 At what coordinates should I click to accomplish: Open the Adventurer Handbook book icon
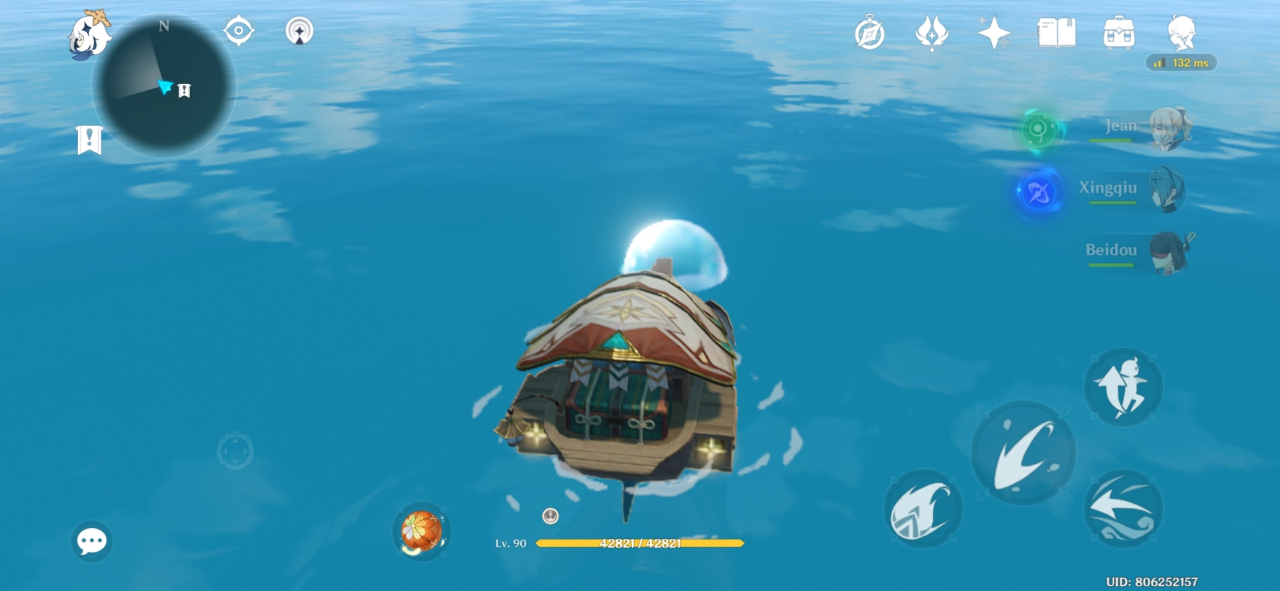(1056, 33)
